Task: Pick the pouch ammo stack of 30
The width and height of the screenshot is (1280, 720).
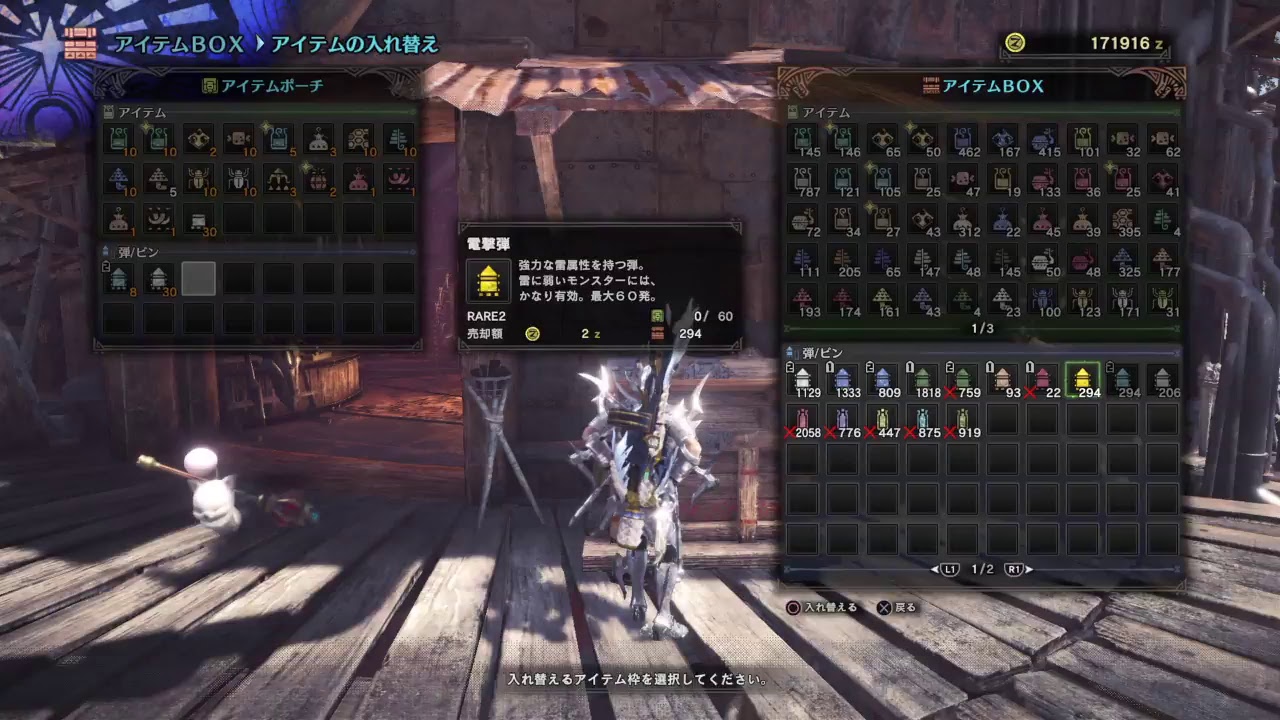Action: point(159,279)
